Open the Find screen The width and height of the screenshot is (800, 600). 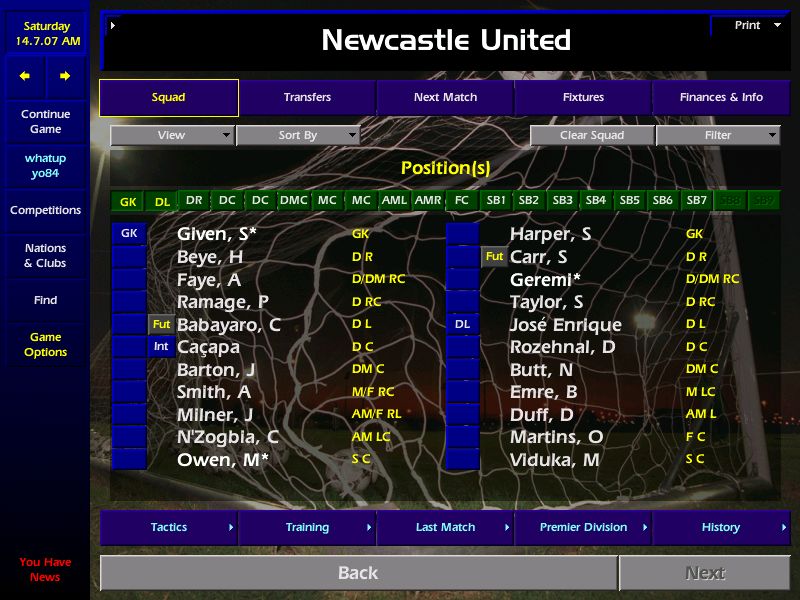click(45, 300)
